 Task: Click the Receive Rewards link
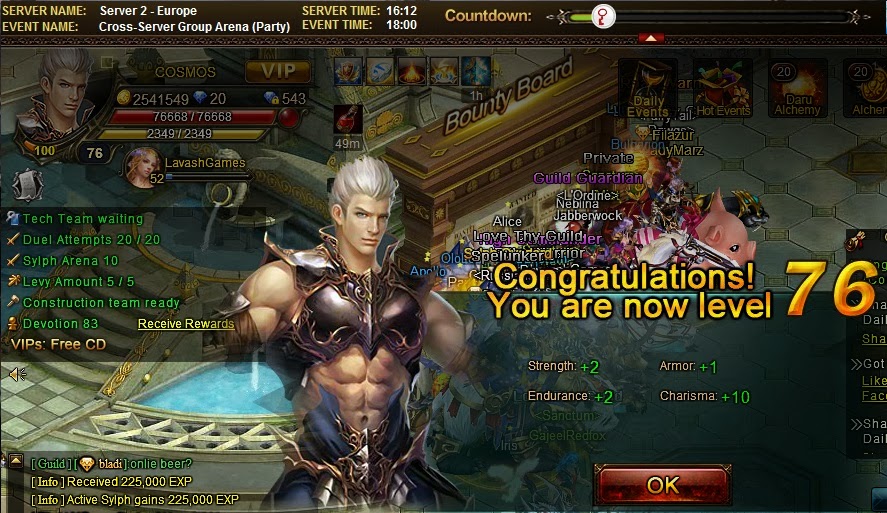coord(186,324)
